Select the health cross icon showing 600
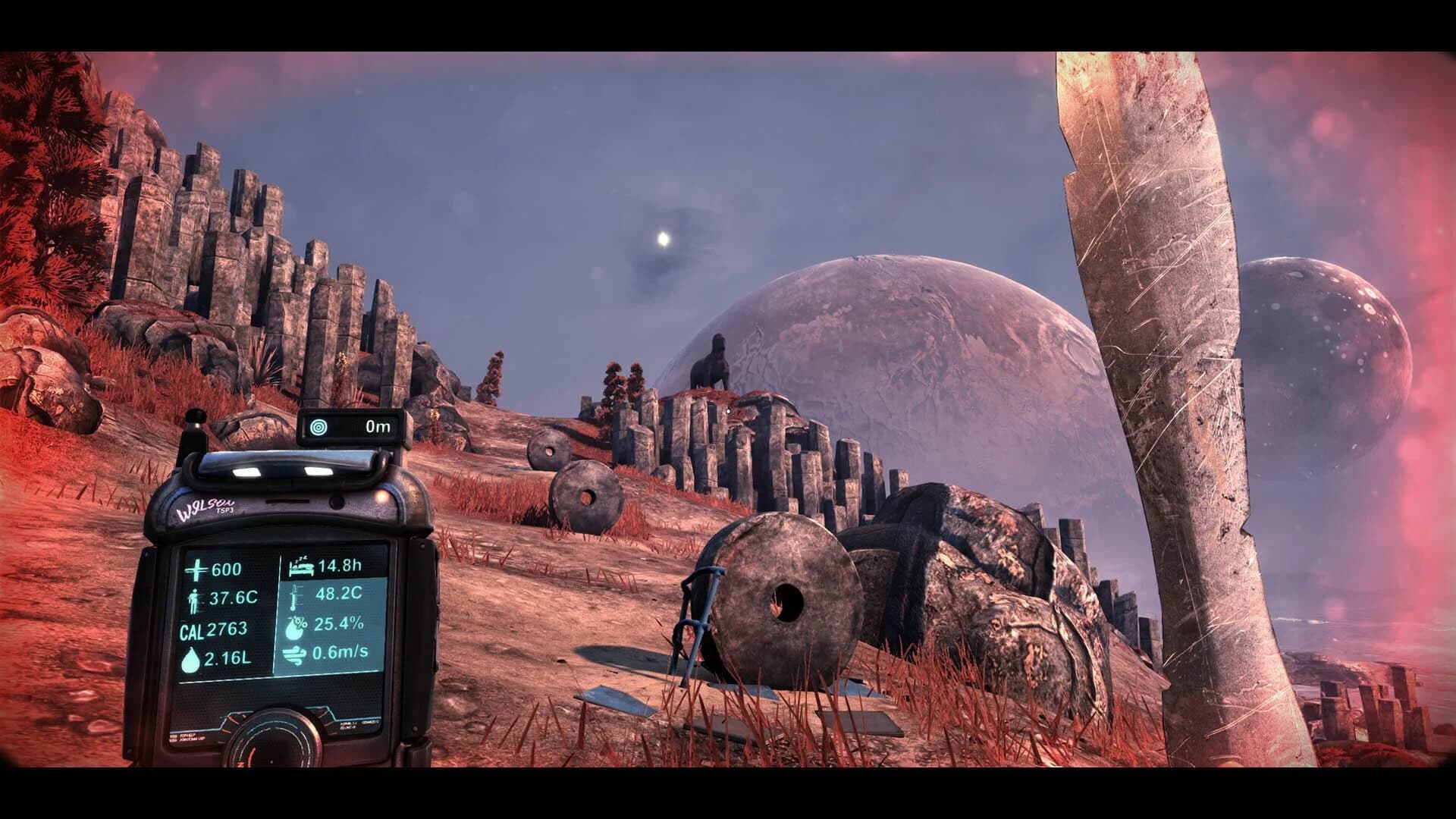 click(196, 568)
